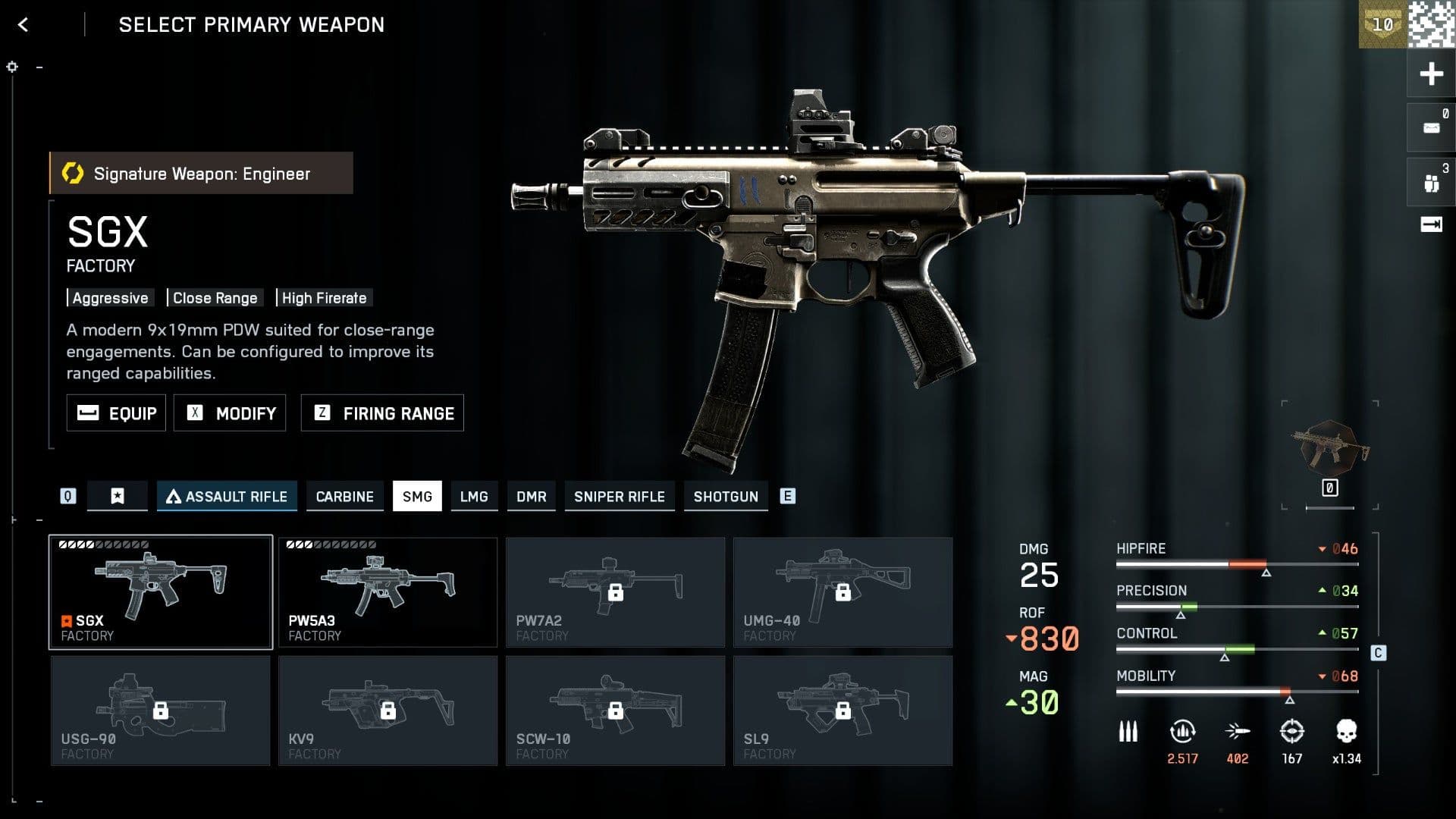Toggle the Aggressive weapon trait tag

110,297
